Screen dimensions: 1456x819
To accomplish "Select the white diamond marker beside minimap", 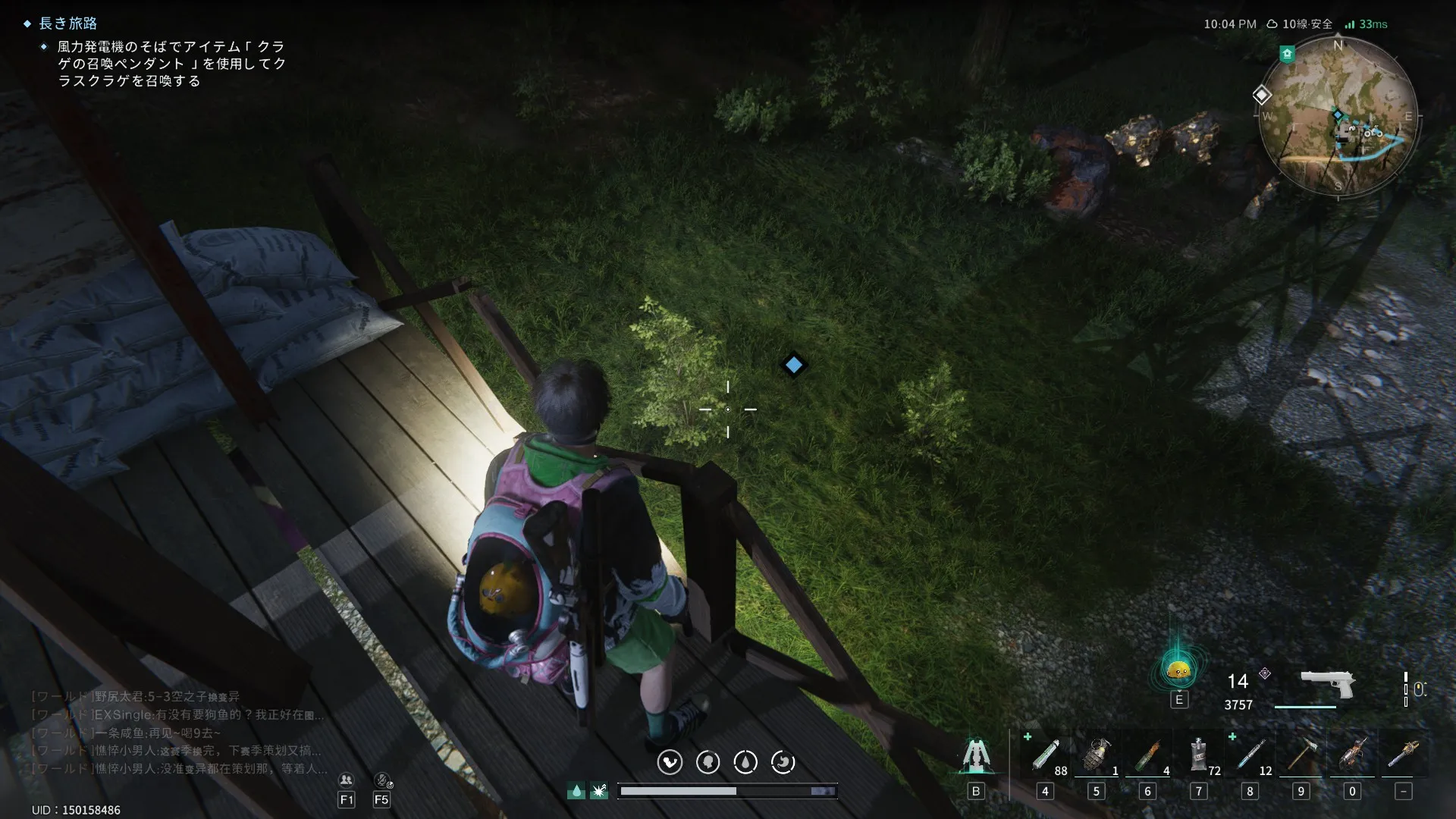I will (x=1261, y=95).
